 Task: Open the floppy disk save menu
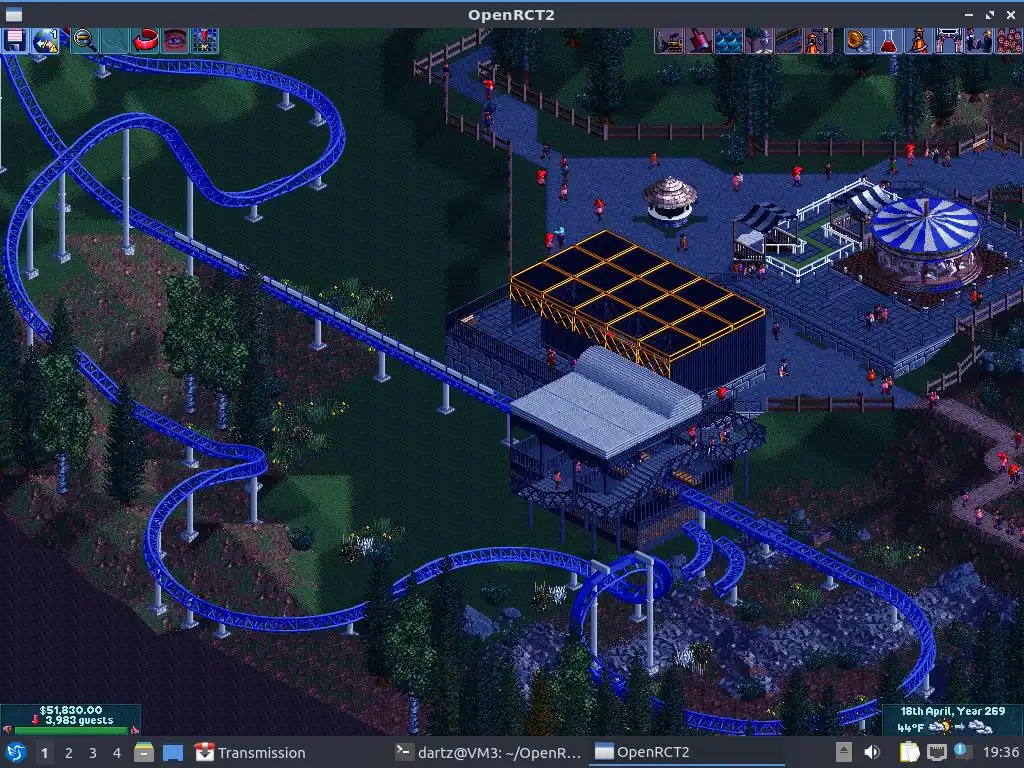[x=15, y=40]
